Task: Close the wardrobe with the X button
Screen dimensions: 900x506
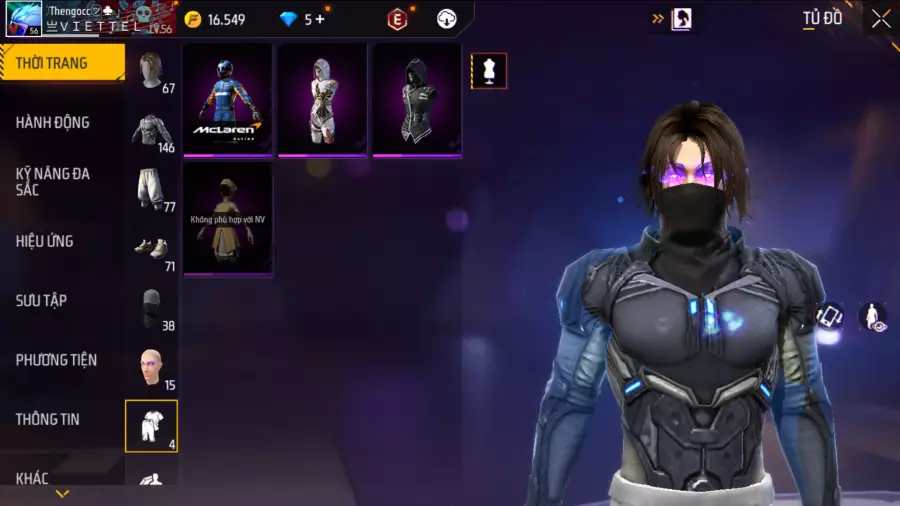Action: click(x=880, y=19)
